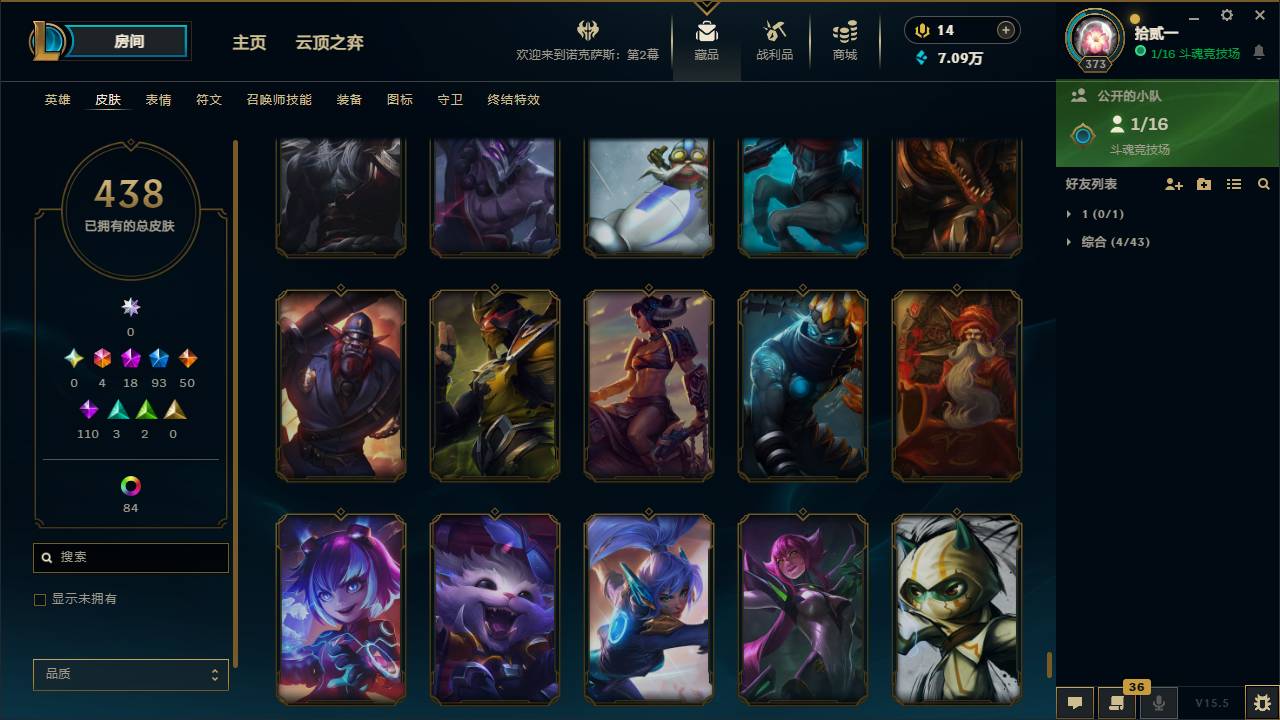Open the bug report icon at bottom right

pos(1260,703)
